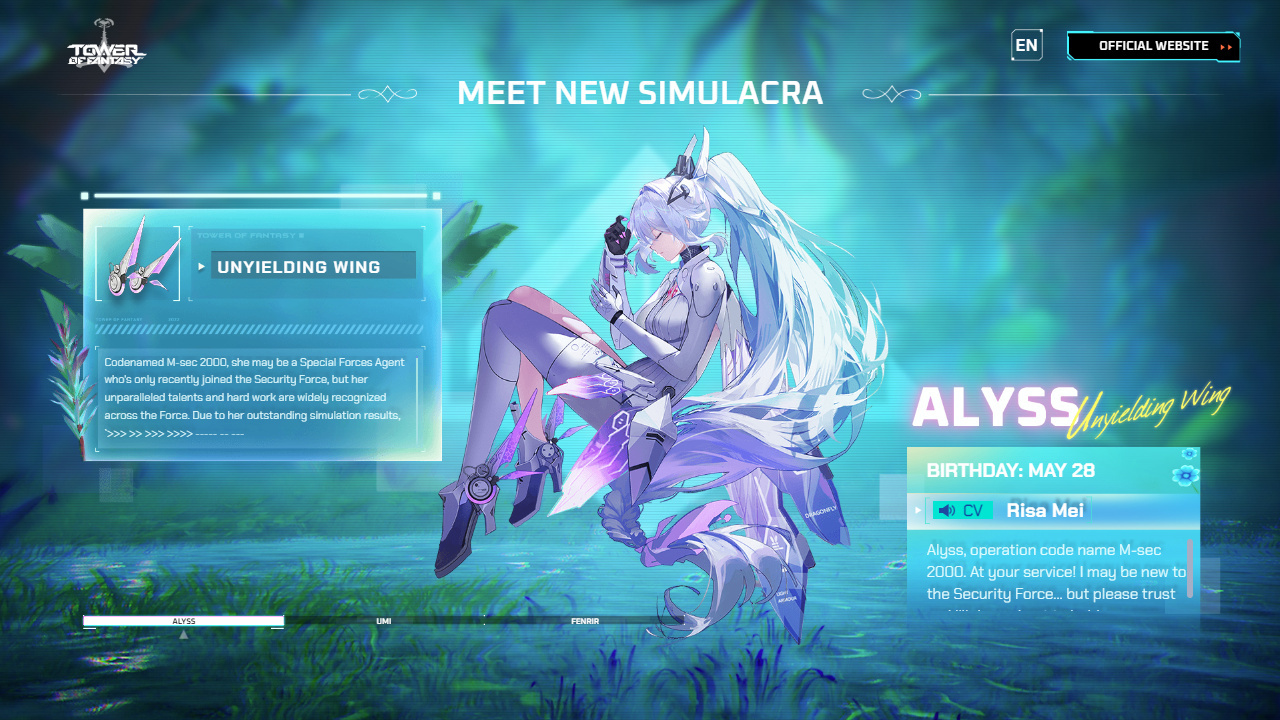This screenshot has width=1280, height=720.
Task: Click the voice line text scrollbar
Action: (1190, 568)
